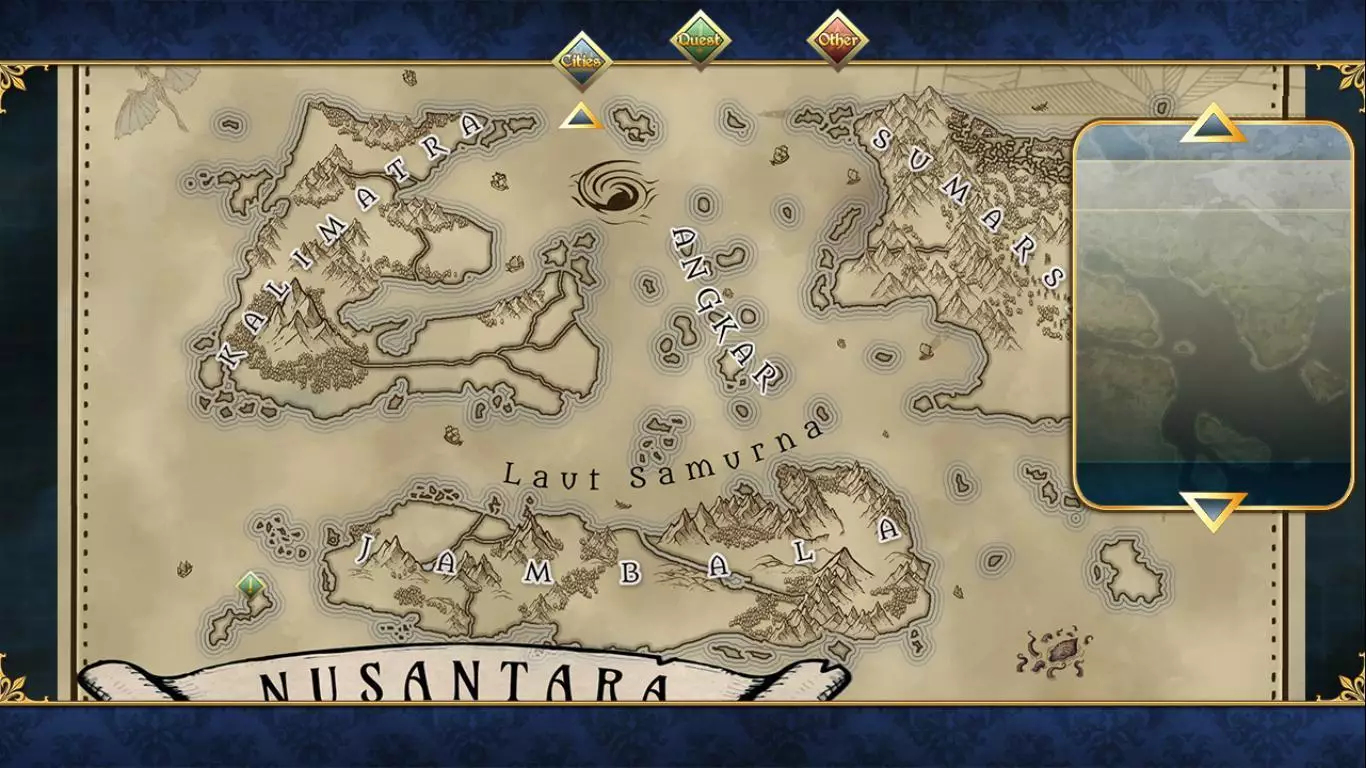Select the yellow triangle marker above the map
Image resolution: width=1366 pixels, height=768 pixels.
[579, 117]
